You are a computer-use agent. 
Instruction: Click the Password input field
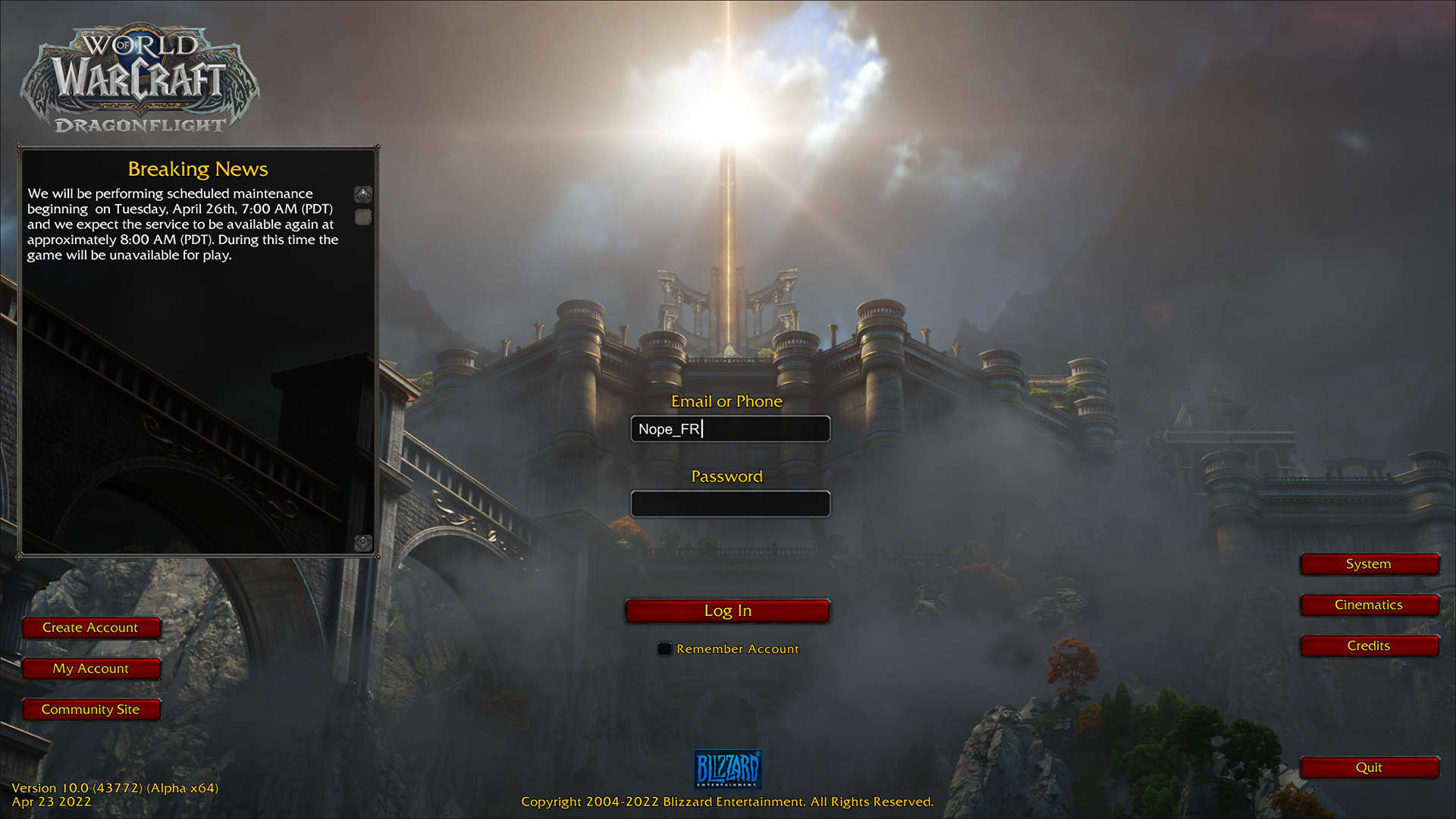click(x=730, y=504)
